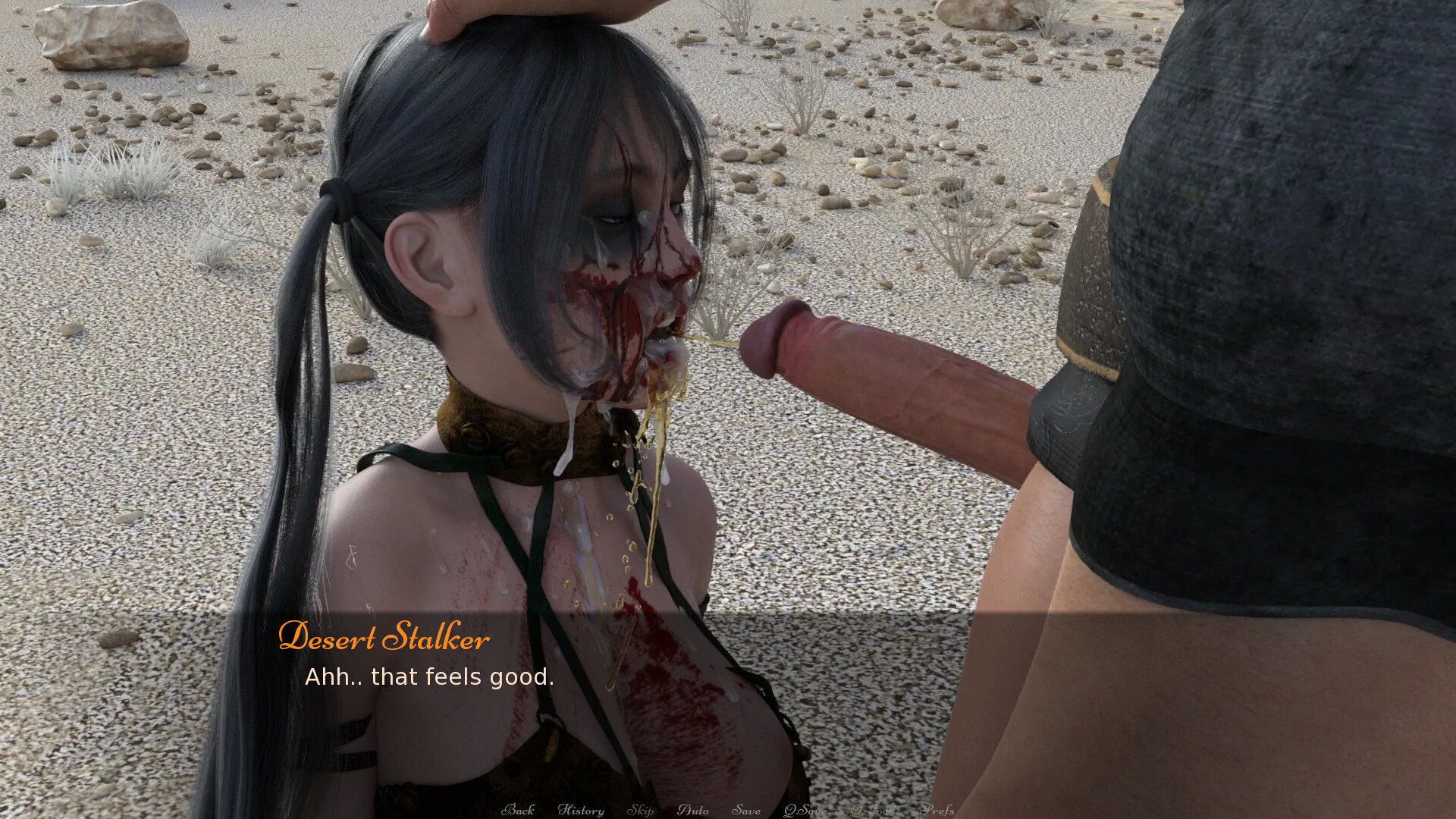Select the Desert Stalker name label

(x=384, y=639)
